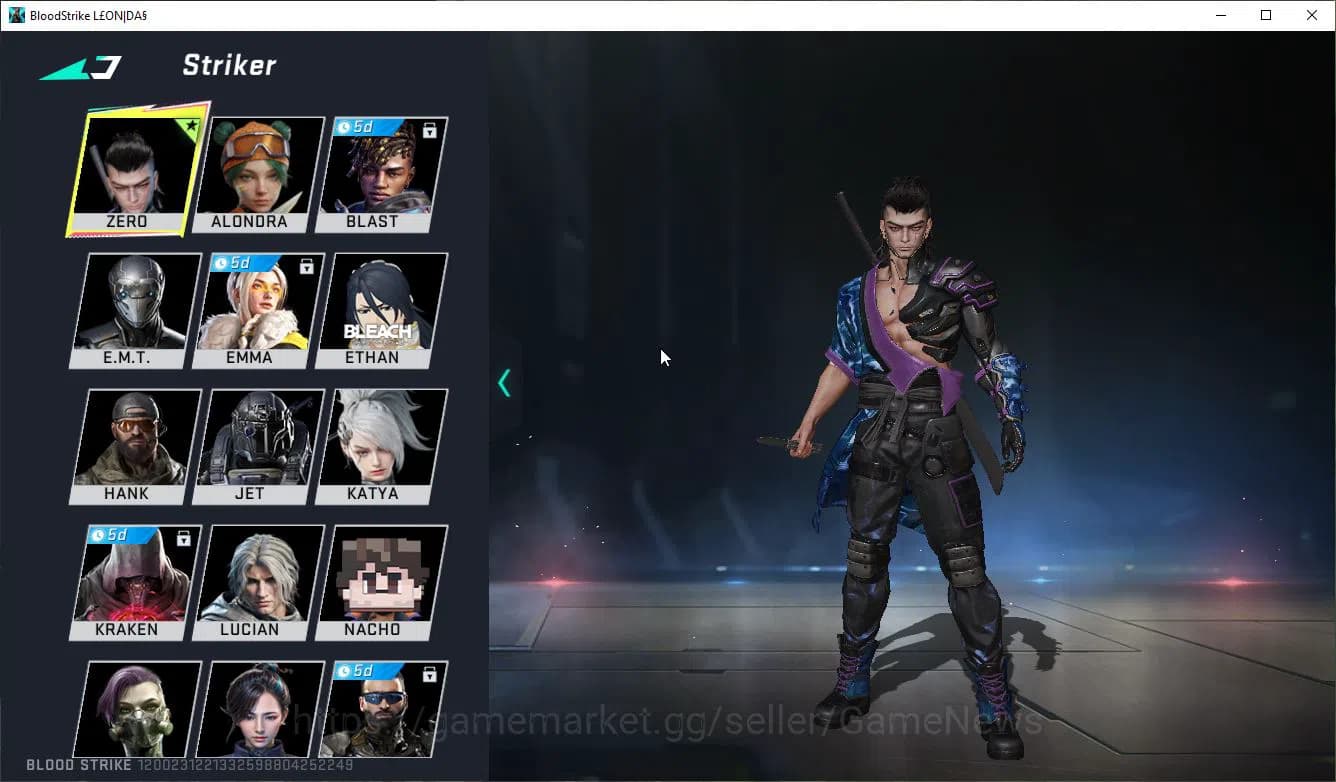Select the HANK character
Viewport: 1336px width, 782px height.
click(x=128, y=443)
